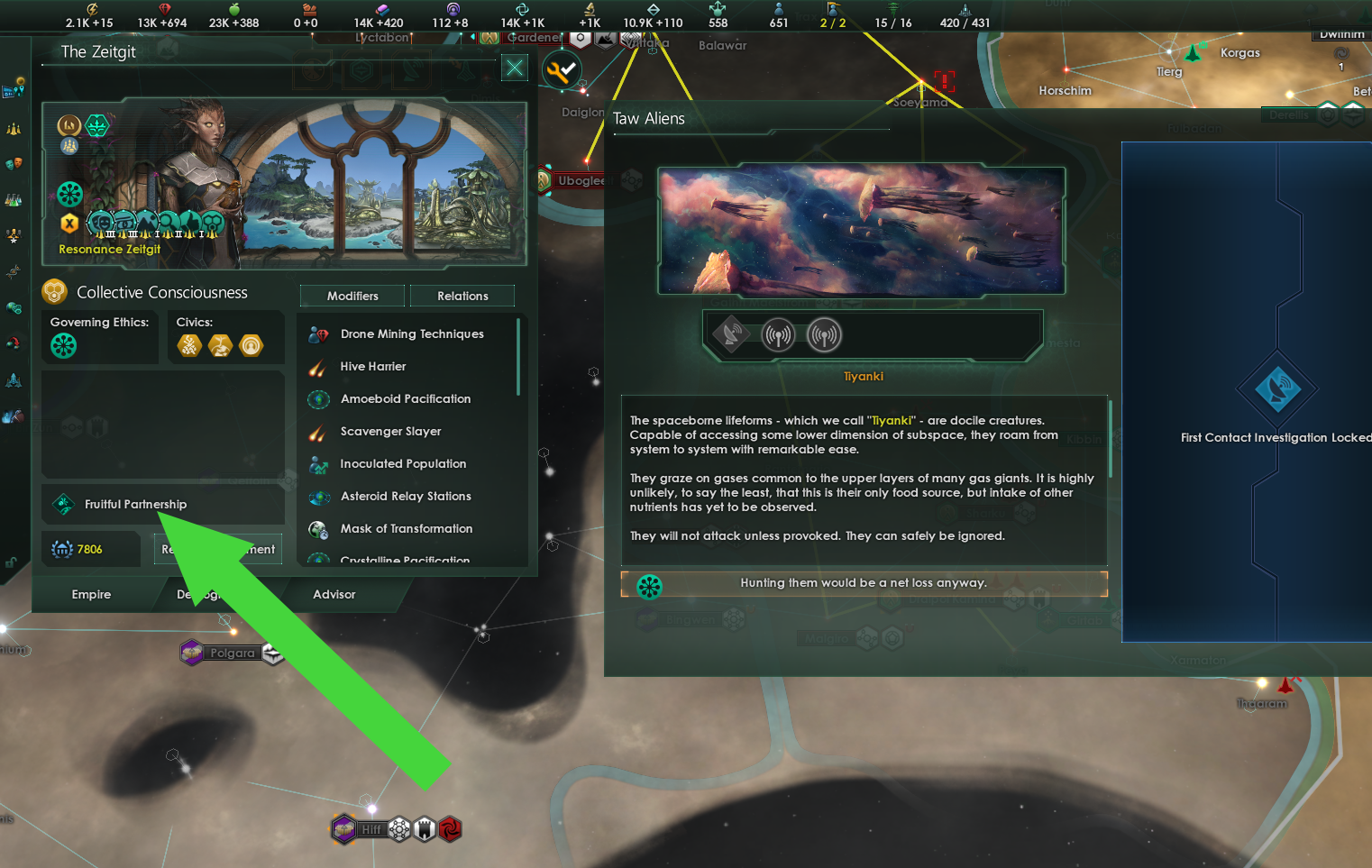Click the Hive Harrier modifier icon

click(318, 366)
